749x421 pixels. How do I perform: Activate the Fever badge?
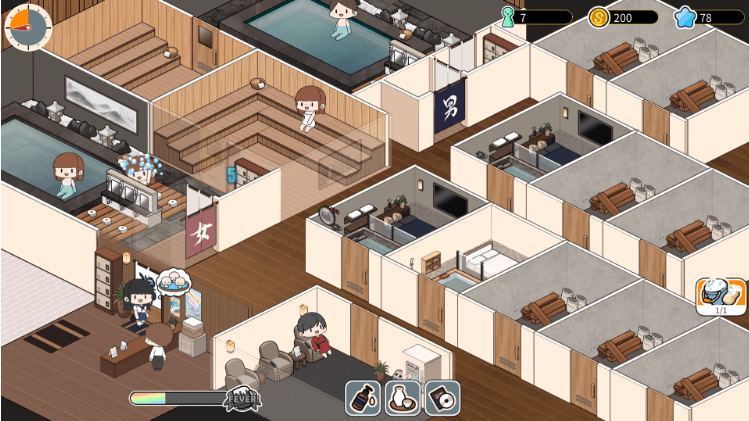click(x=242, y=398)
